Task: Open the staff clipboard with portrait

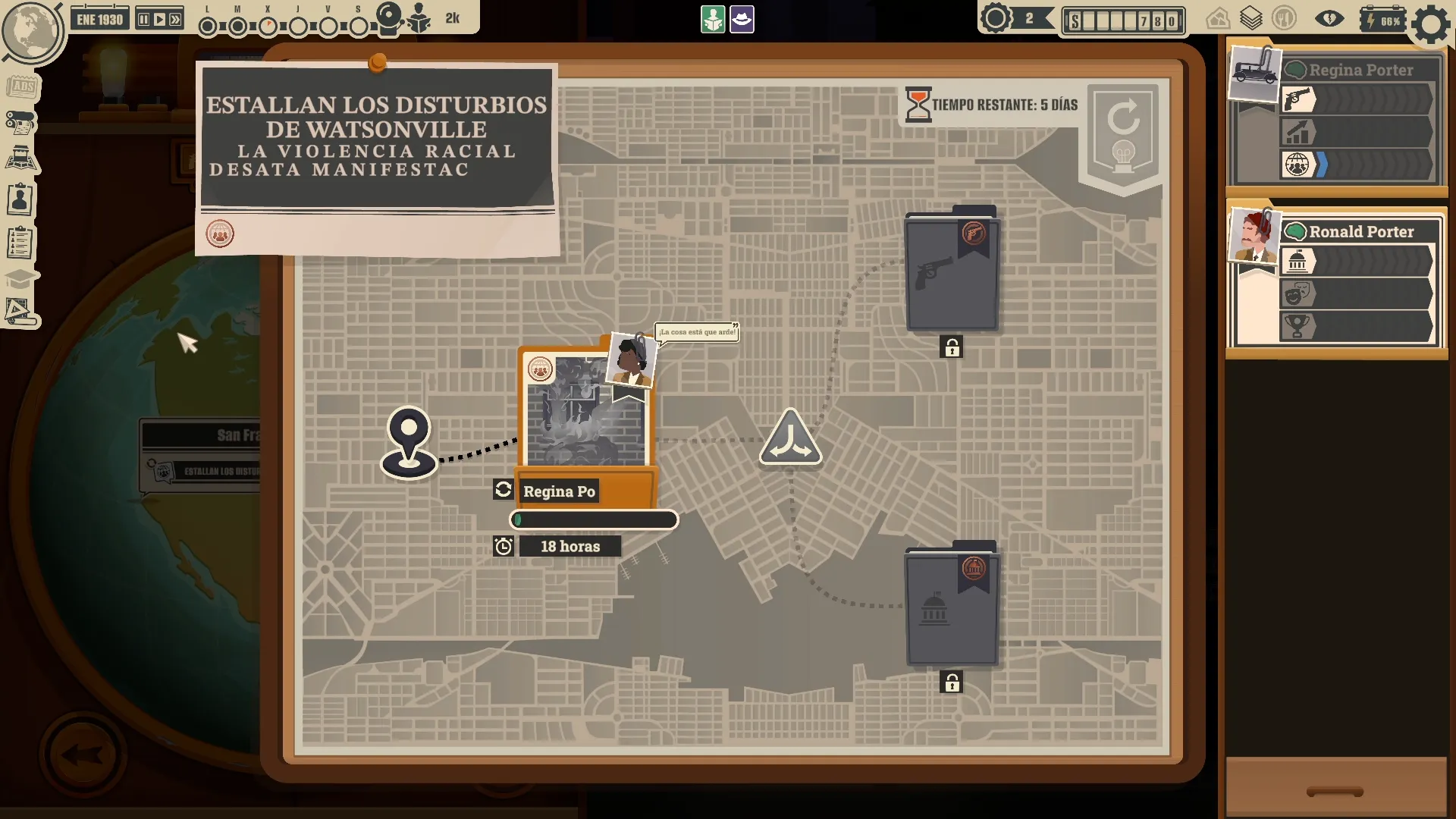Action: pyautogui.click(x=20, y=200)
